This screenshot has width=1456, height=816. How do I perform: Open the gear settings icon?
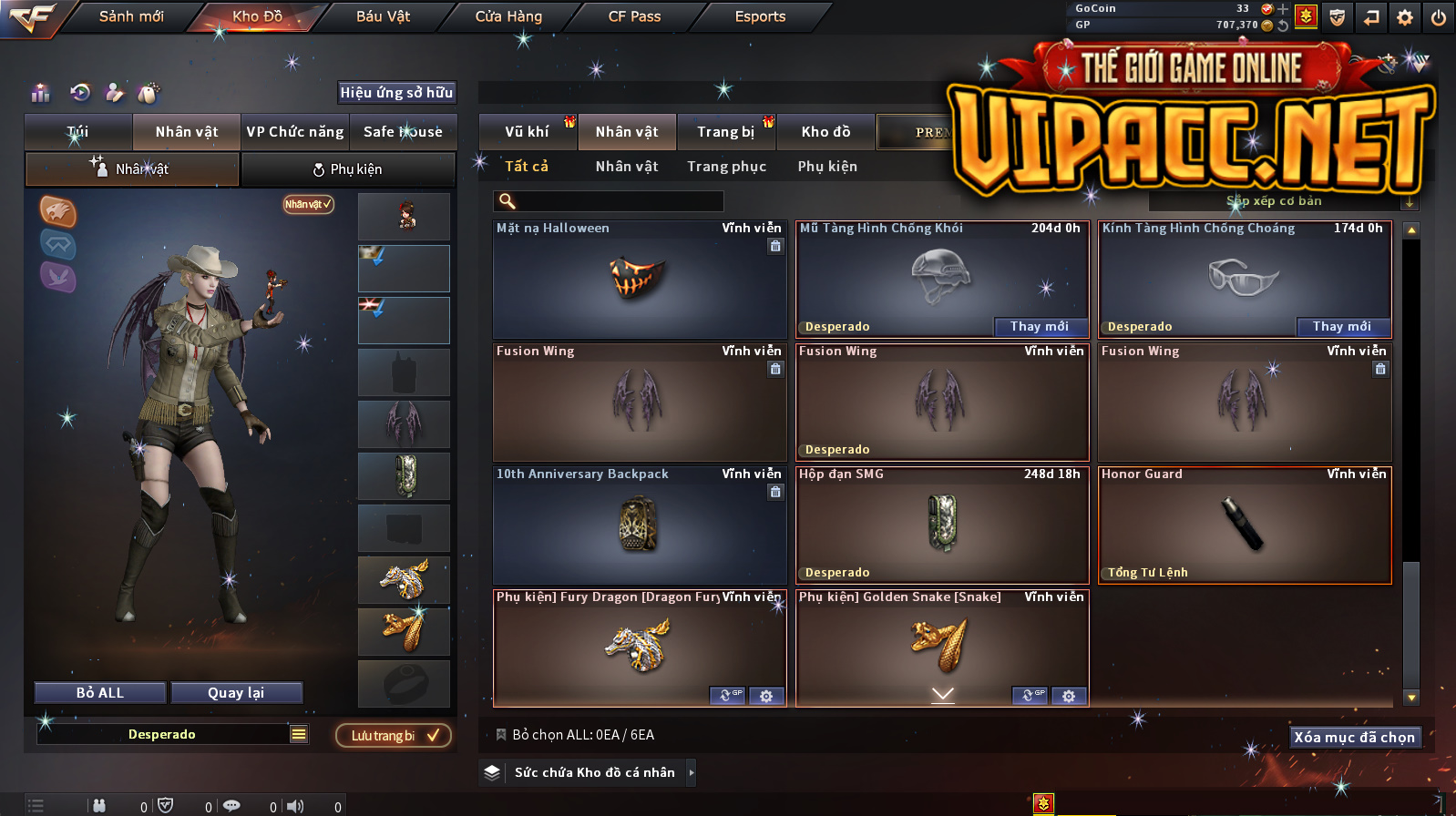pyautogui.click(x=1405, y=17)
